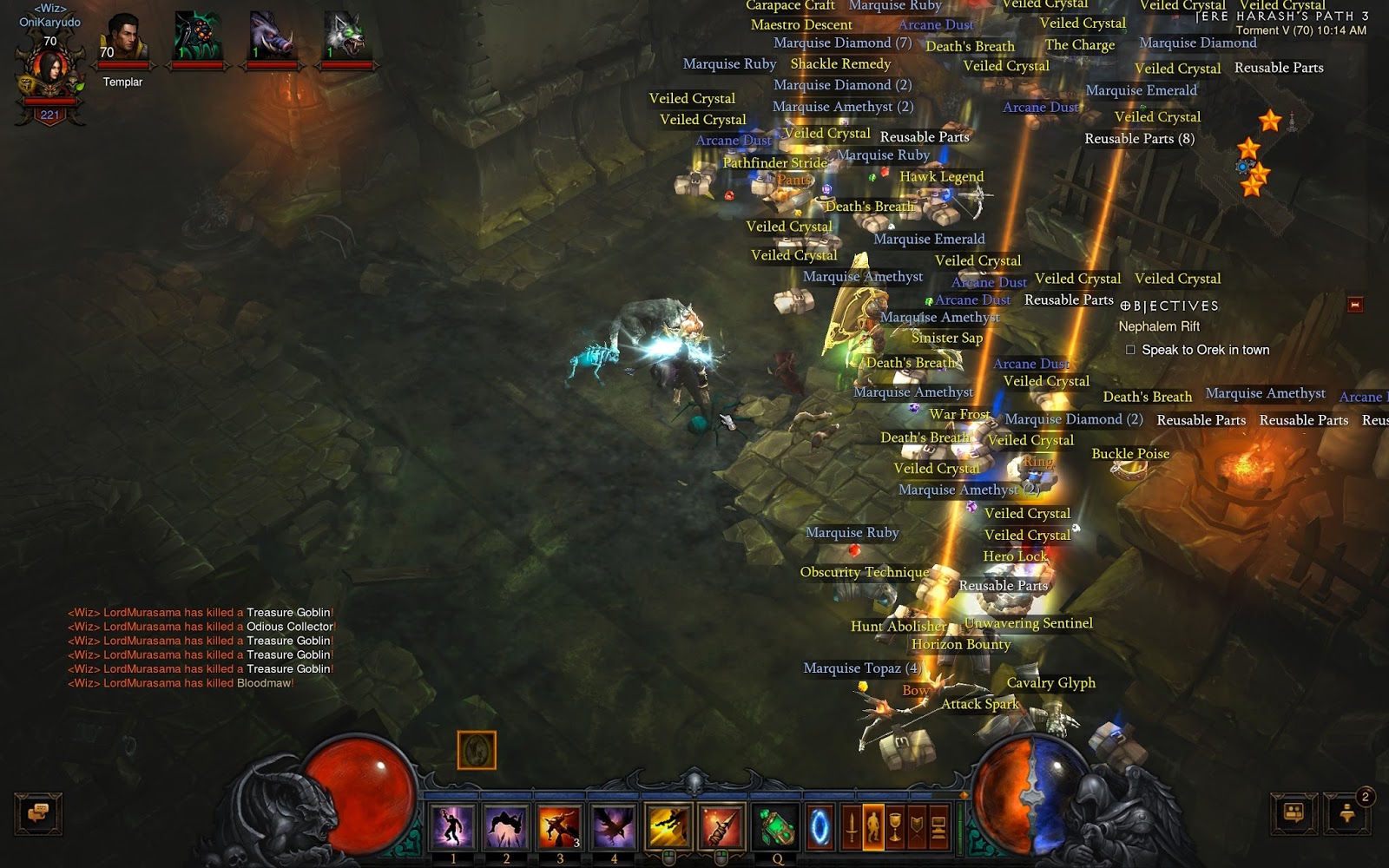Open the blue town portal
The height and width of the screenshot is (868, 1389).
[820, 825]
